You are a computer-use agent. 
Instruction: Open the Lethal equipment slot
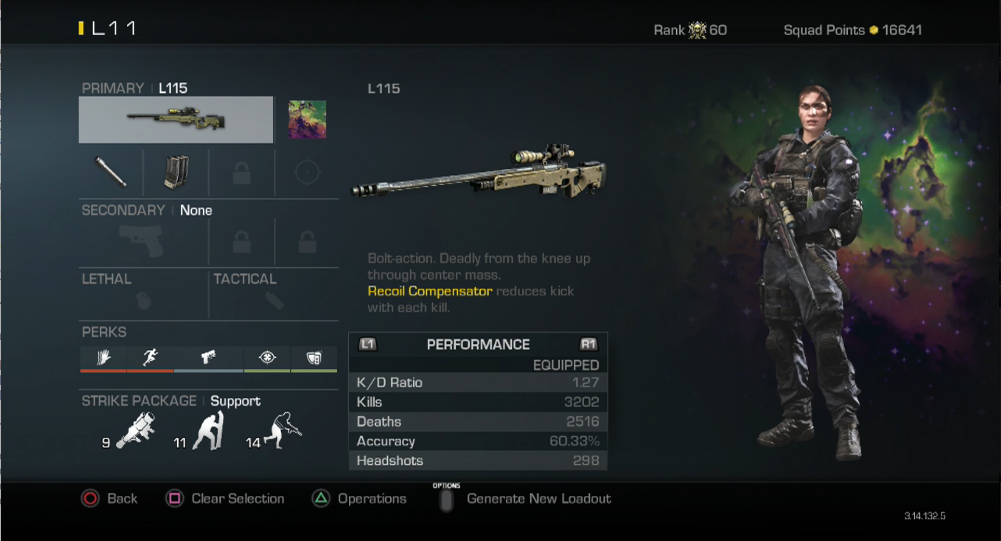pyautogui.click(x=144, y=298)
